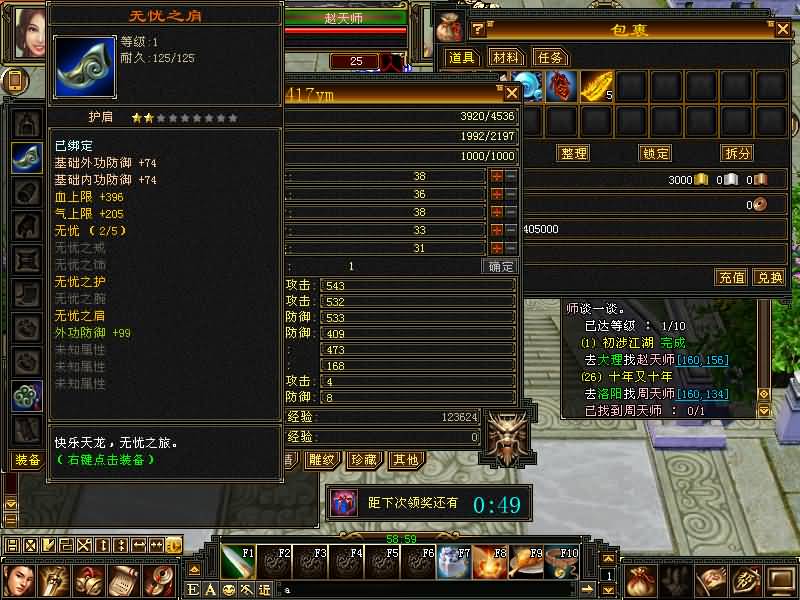The width and height of the screenshot is (800, 600).
Task: Click the 锁定 lock button
Action: point(655,153)
